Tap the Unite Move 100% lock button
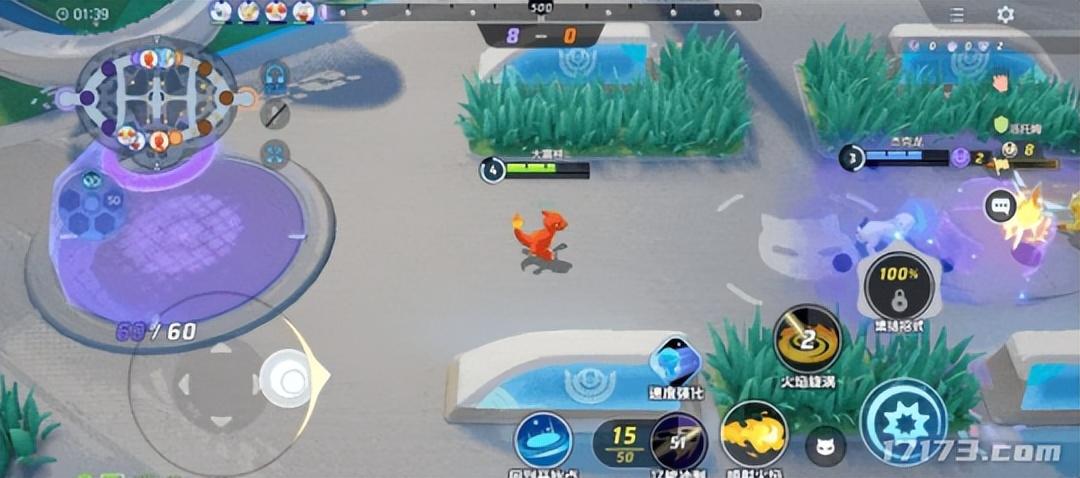This screenshot has width=1080, height=478. pyautogui.click(x=901, y=285)
